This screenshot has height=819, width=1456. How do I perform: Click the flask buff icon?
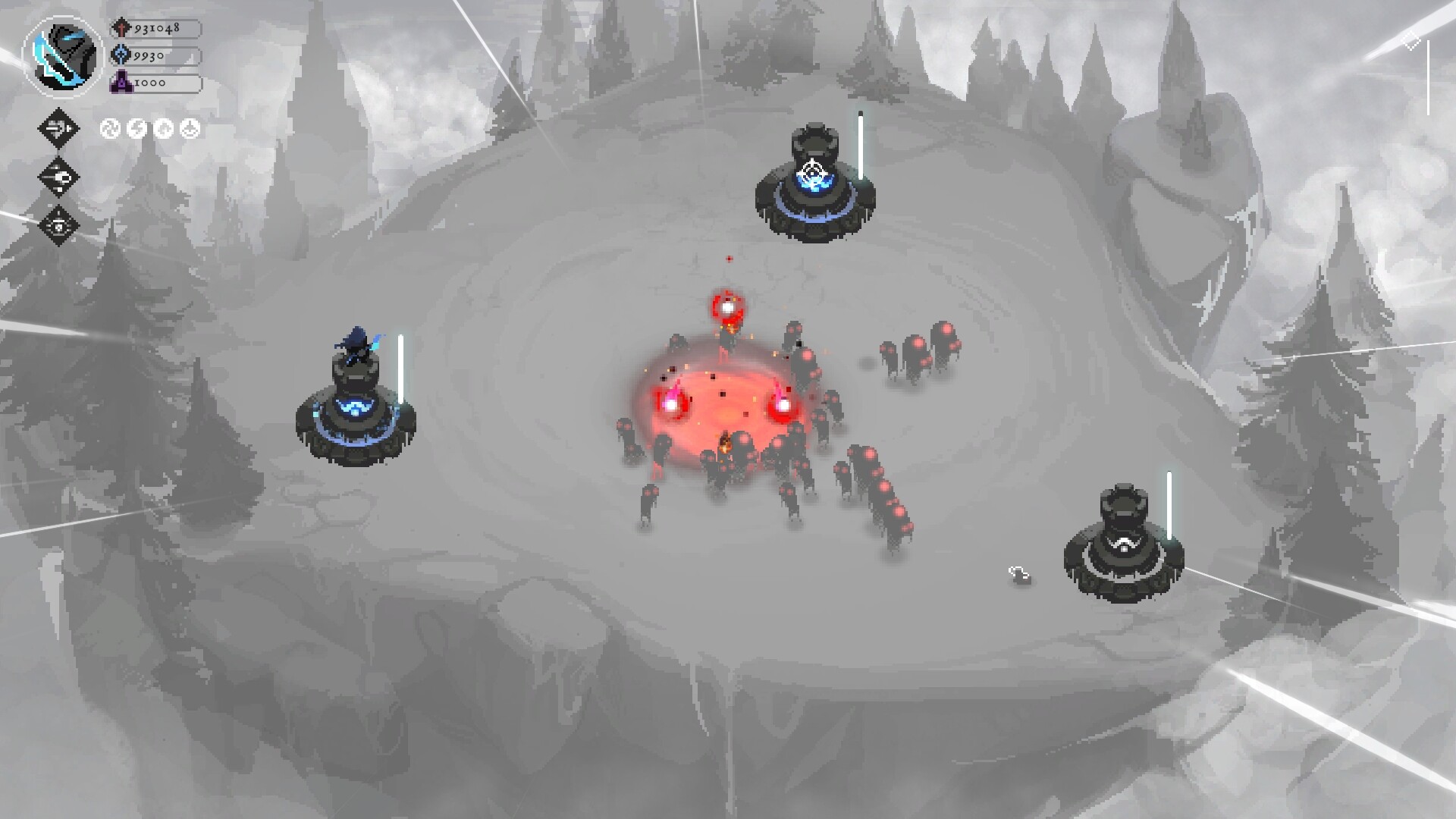point(188,127)
